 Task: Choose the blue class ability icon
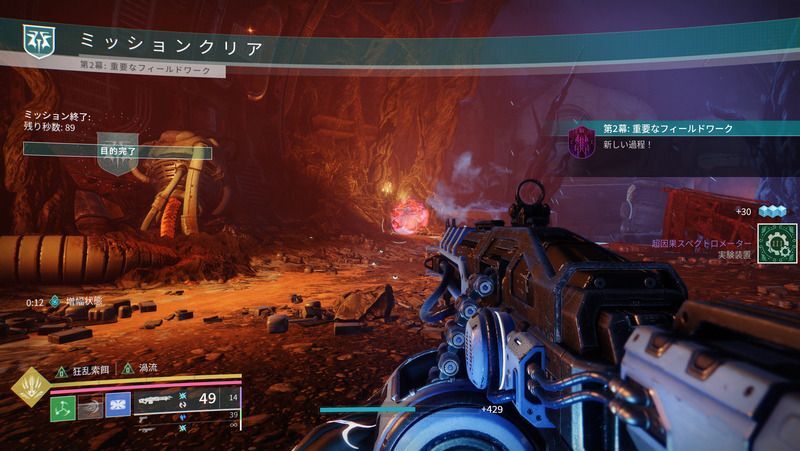pyautogui.click(x=118, y=405)
